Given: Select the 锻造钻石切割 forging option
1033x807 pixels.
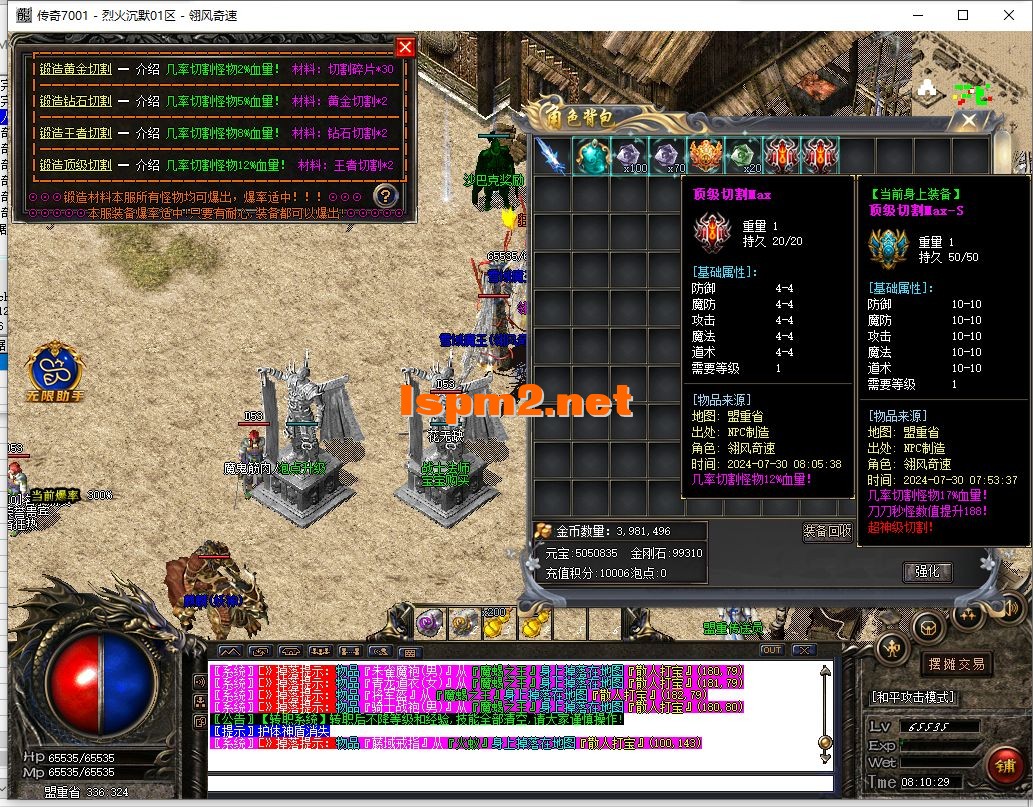Looking at the screenshot, I should pos(75,101).
